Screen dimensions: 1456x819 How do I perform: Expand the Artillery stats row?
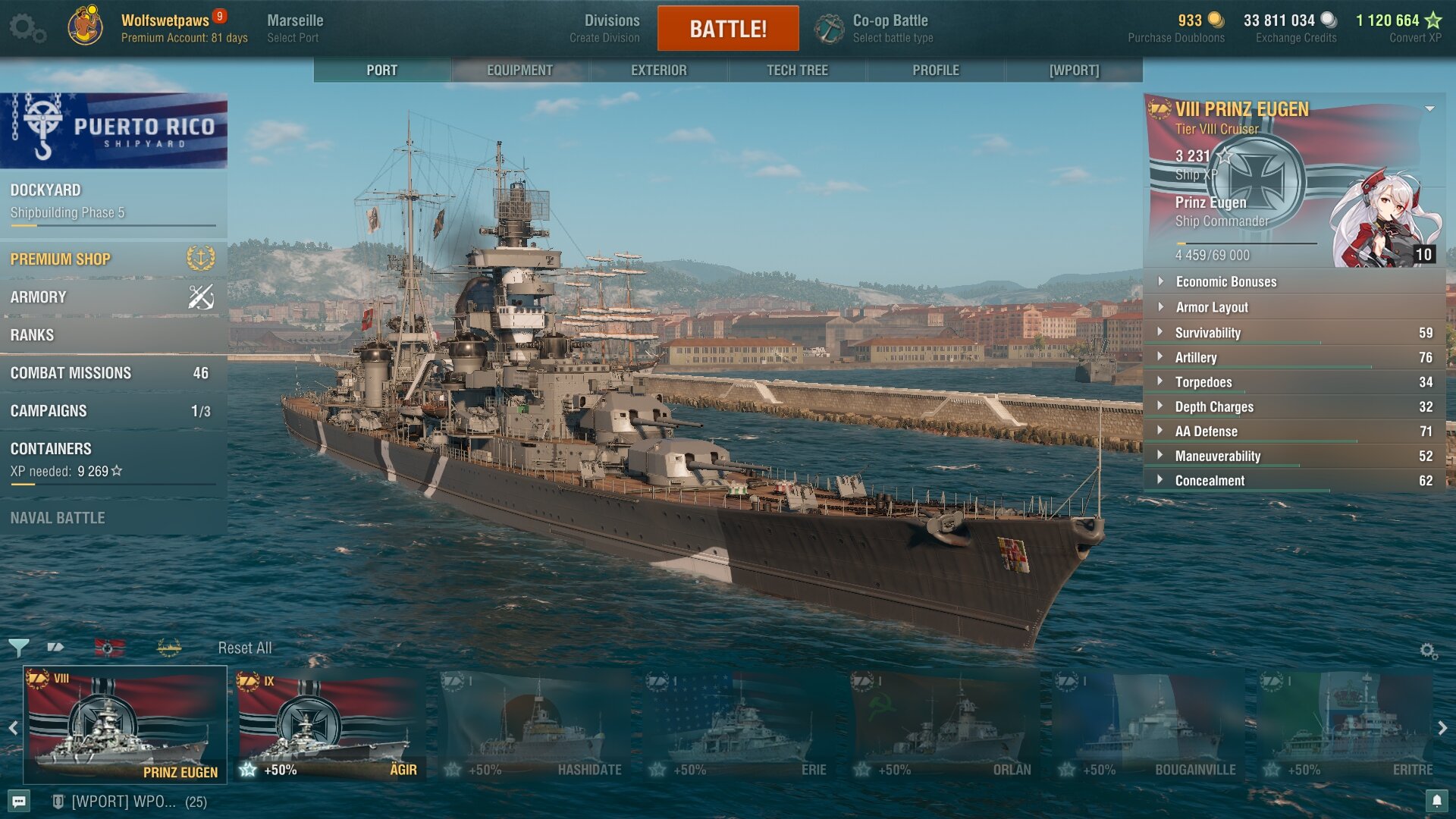tap(1294, 357)
